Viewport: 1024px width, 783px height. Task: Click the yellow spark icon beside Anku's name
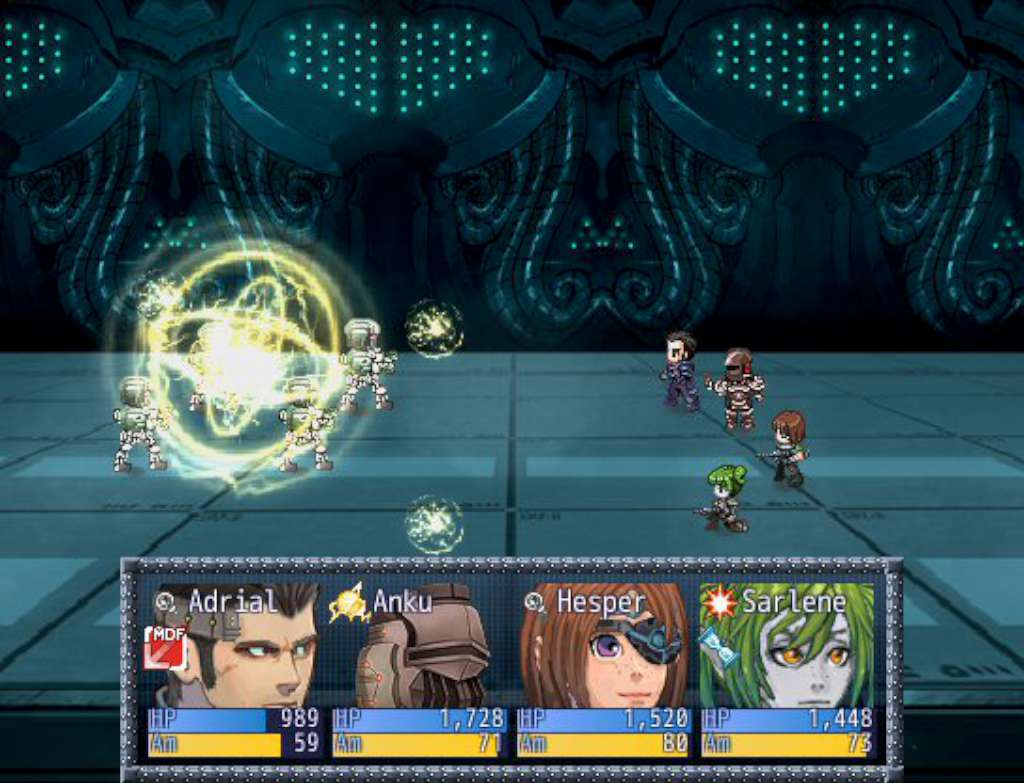point(349,602)
